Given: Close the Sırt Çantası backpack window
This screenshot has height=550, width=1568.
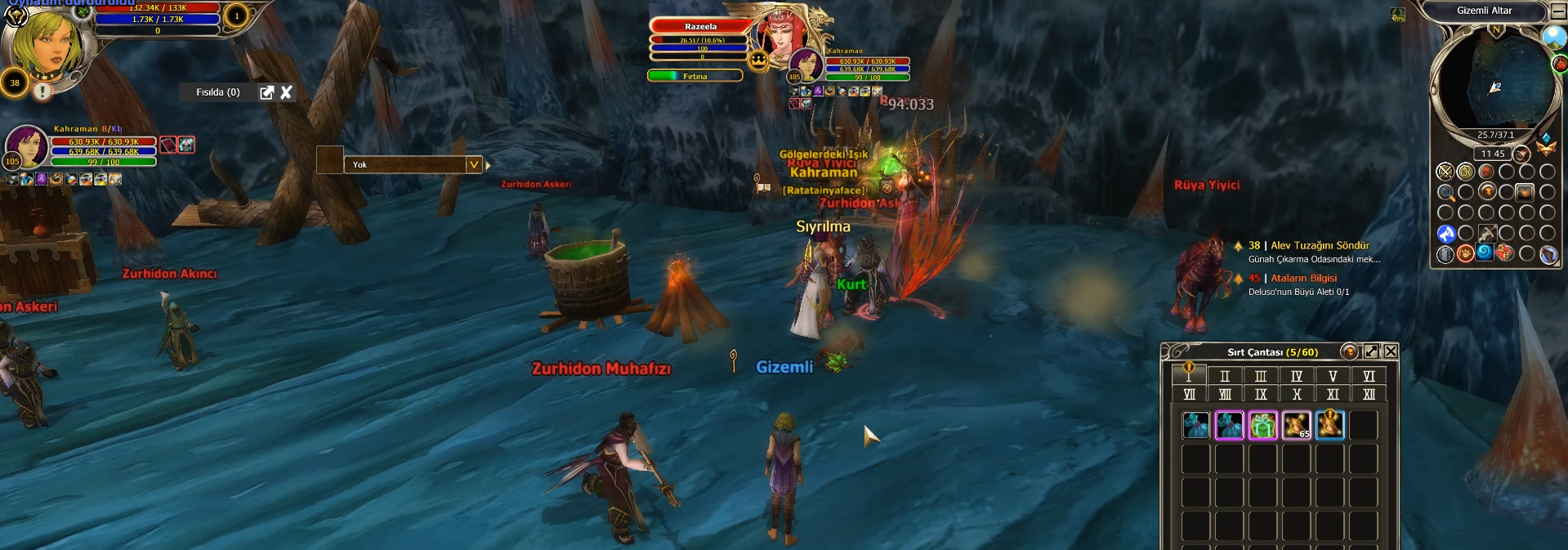Looking at the screenshot, I should coord(1391,351).
